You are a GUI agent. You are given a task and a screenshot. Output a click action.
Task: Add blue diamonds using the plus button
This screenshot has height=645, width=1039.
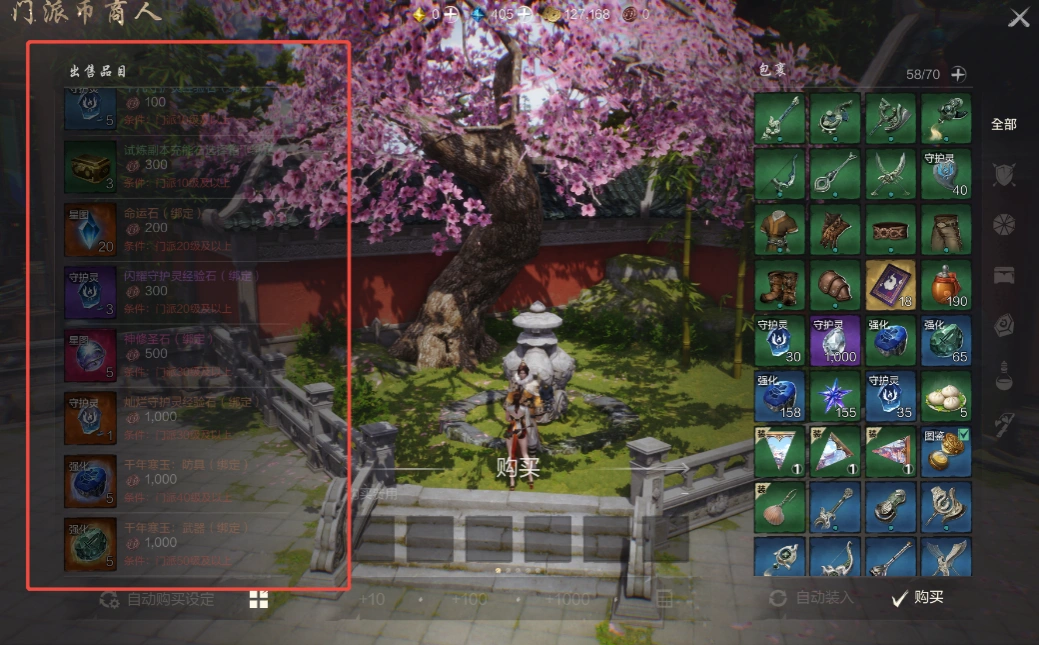pos(523,14)
